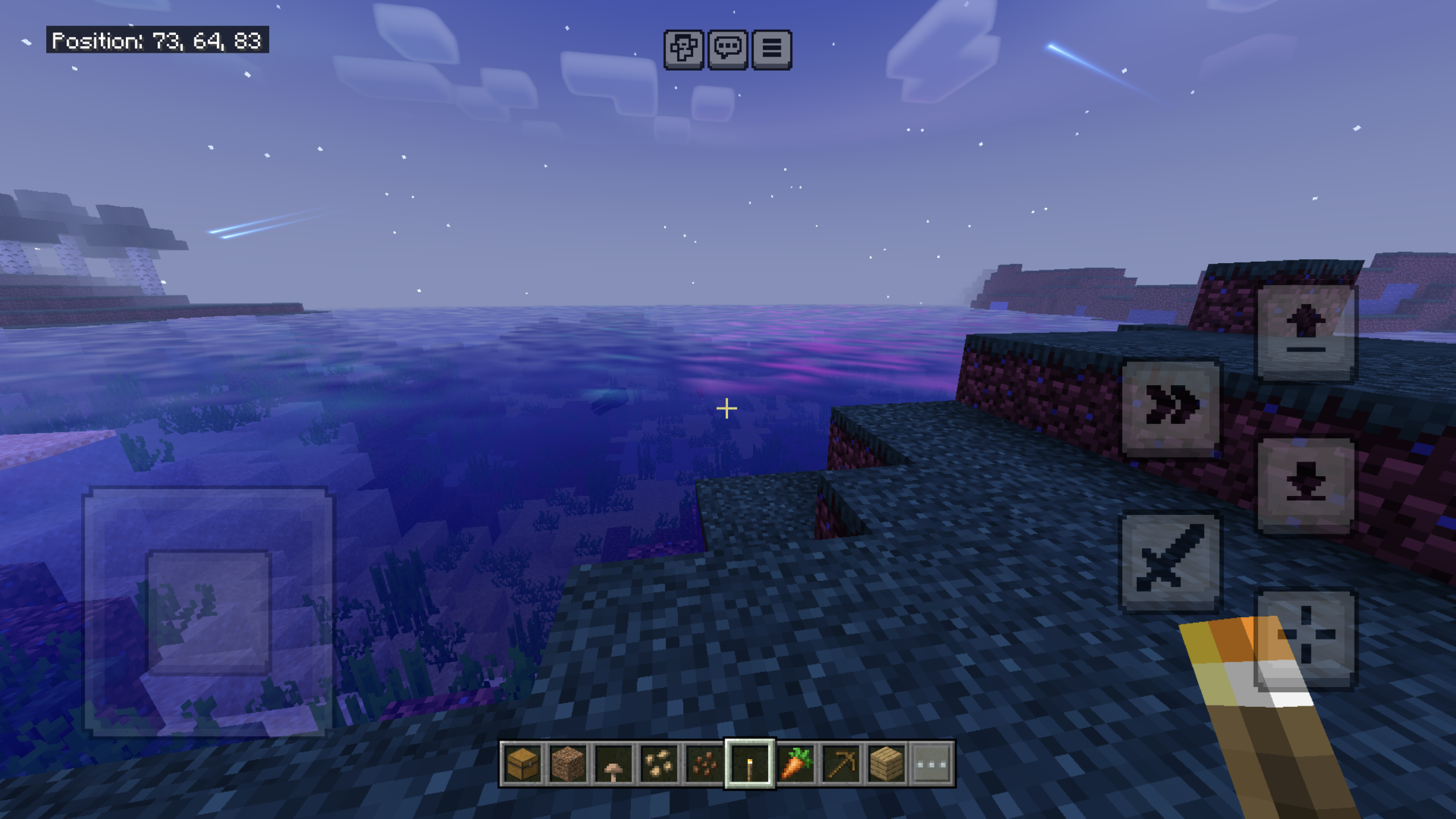The image size is (1456, 819).
Task: Tap the crosshair place-block button
Action: (1306, 638)
